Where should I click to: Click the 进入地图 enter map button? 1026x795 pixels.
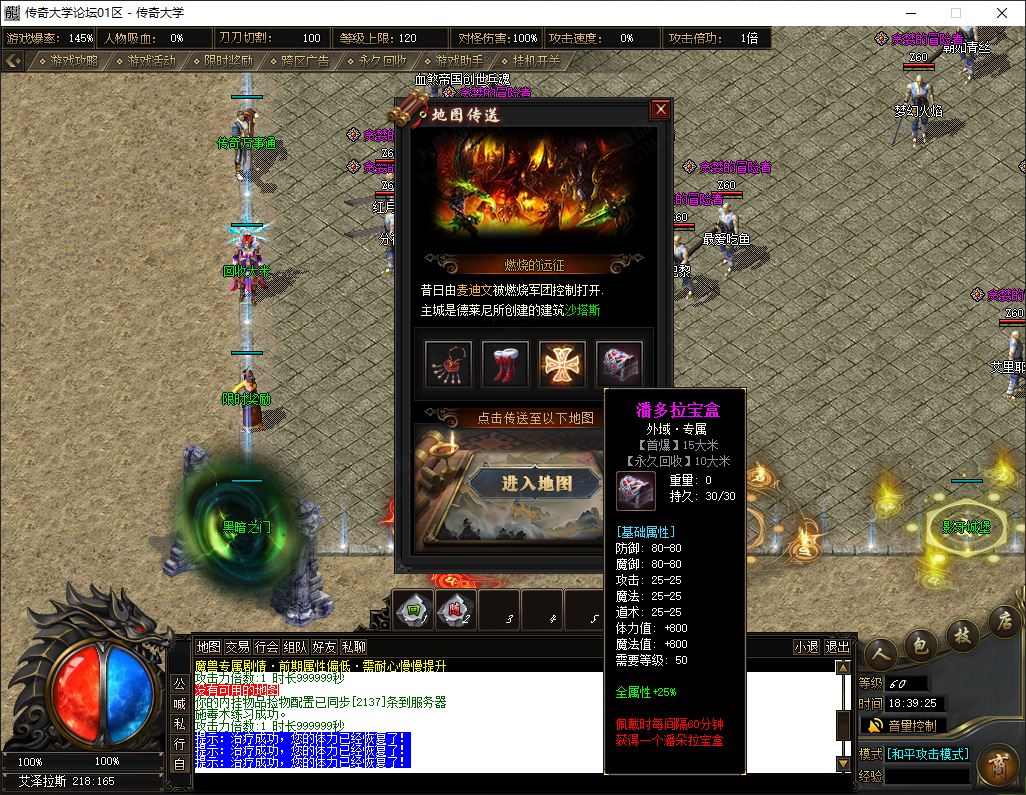click(537, 483)
